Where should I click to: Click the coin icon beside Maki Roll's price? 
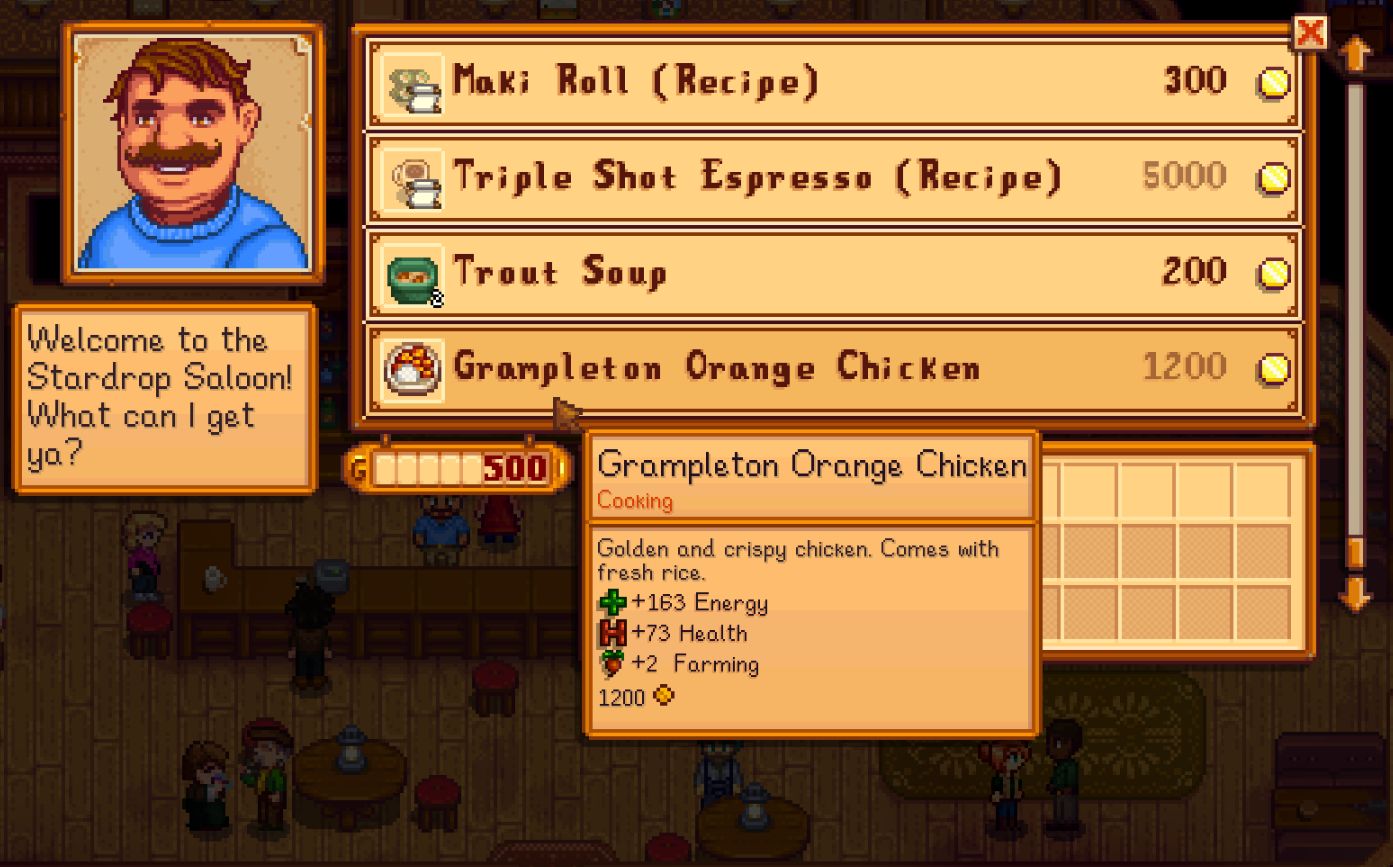[1272, 83]
